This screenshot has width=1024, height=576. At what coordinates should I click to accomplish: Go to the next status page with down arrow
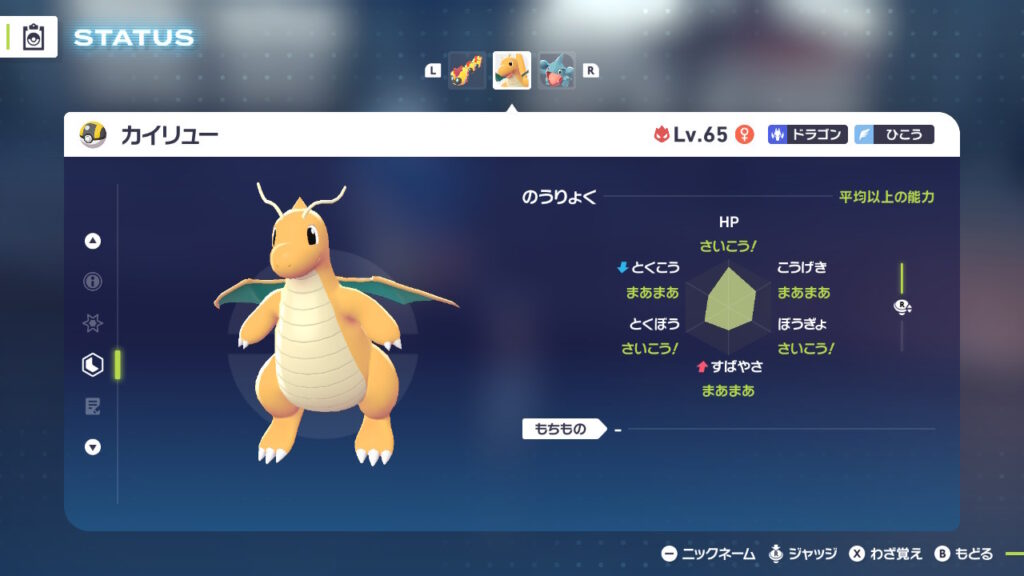click(93, 447)
